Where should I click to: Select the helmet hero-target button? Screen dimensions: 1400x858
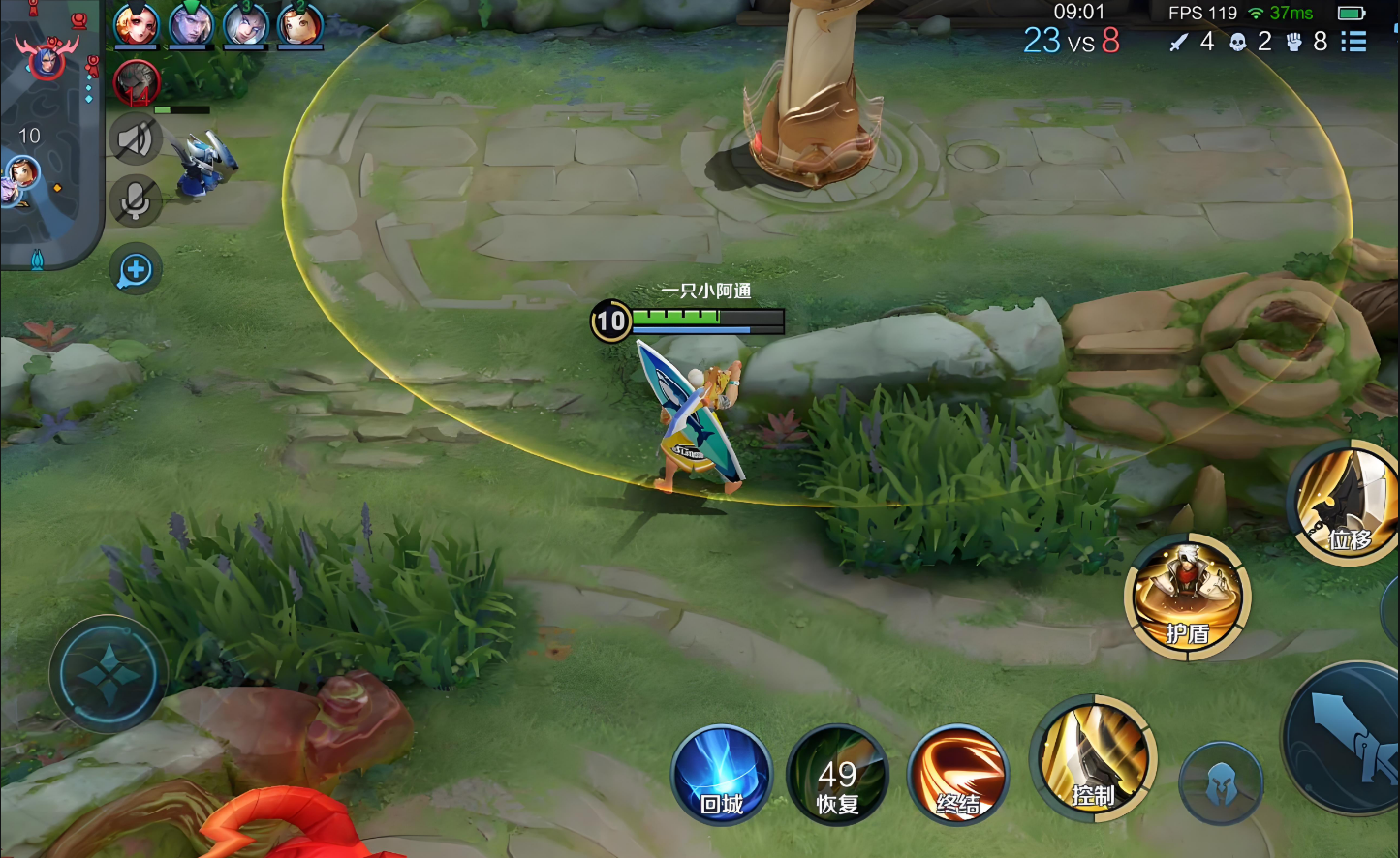[1221, 782]
